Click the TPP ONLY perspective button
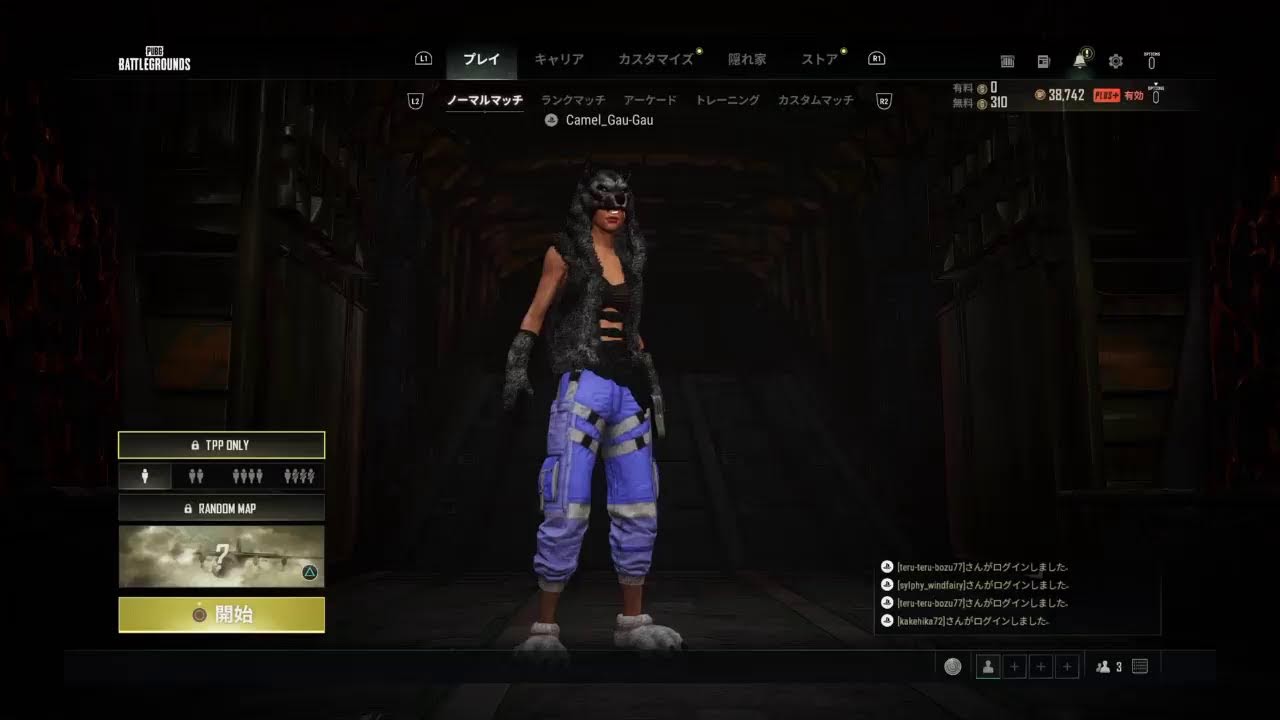Viewport: 1280px width, 720px height. click(221, 445)
